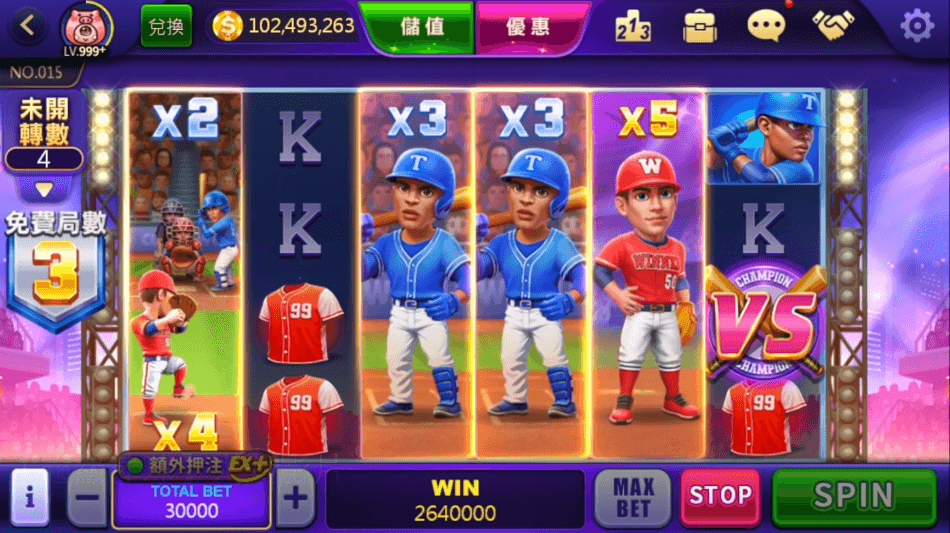The height and width of the screenshot is (533, 950).
Task: Open the chat speech bubble
Action: 767,27
